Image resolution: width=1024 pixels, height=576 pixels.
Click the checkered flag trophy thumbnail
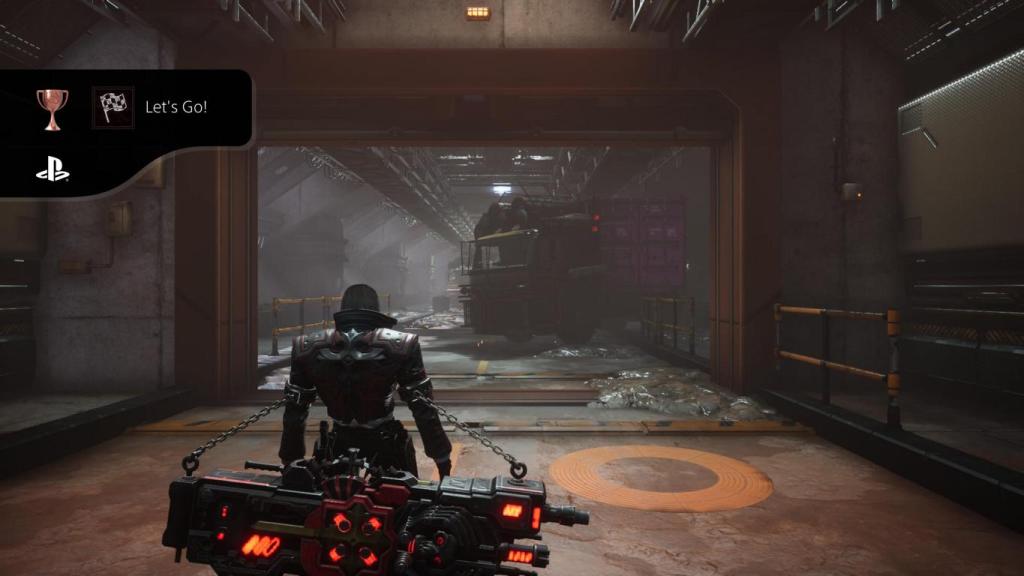tap(113, 107)
